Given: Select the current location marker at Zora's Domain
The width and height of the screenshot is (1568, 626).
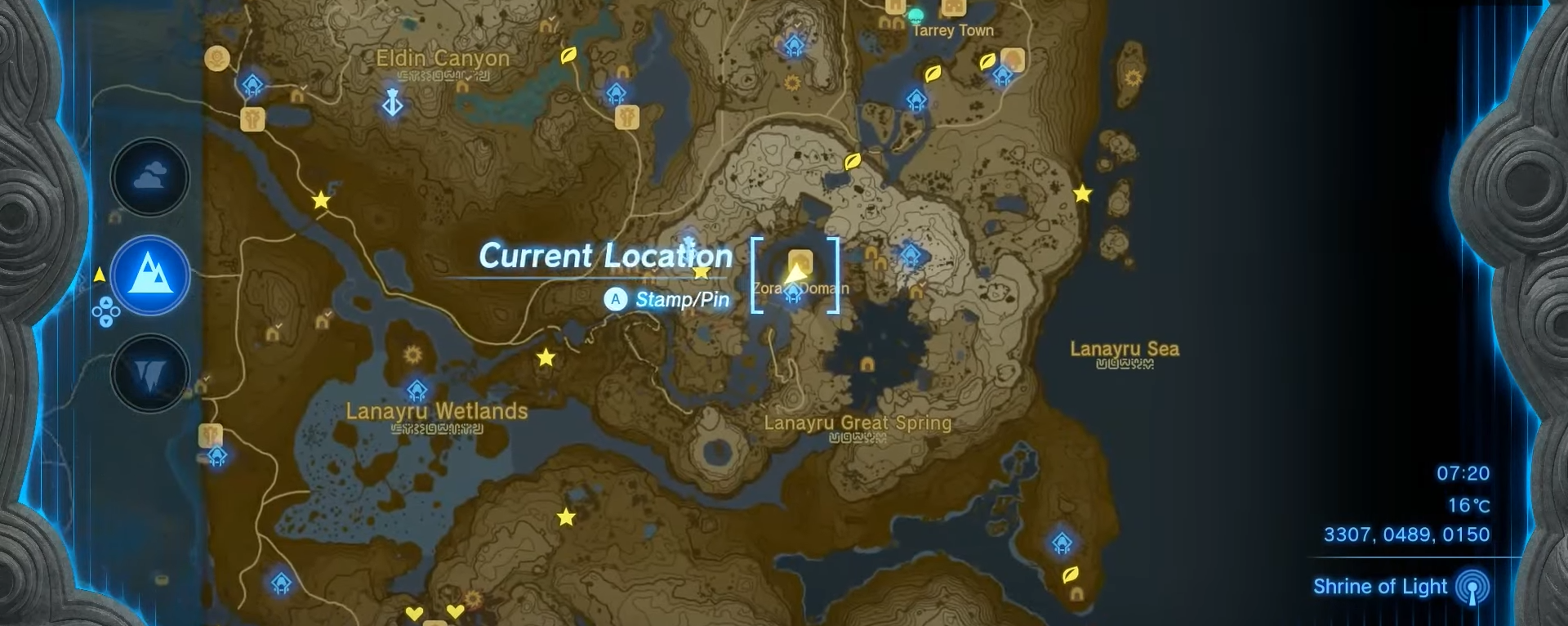Looking at the screenshot, I should pos(795,274).
